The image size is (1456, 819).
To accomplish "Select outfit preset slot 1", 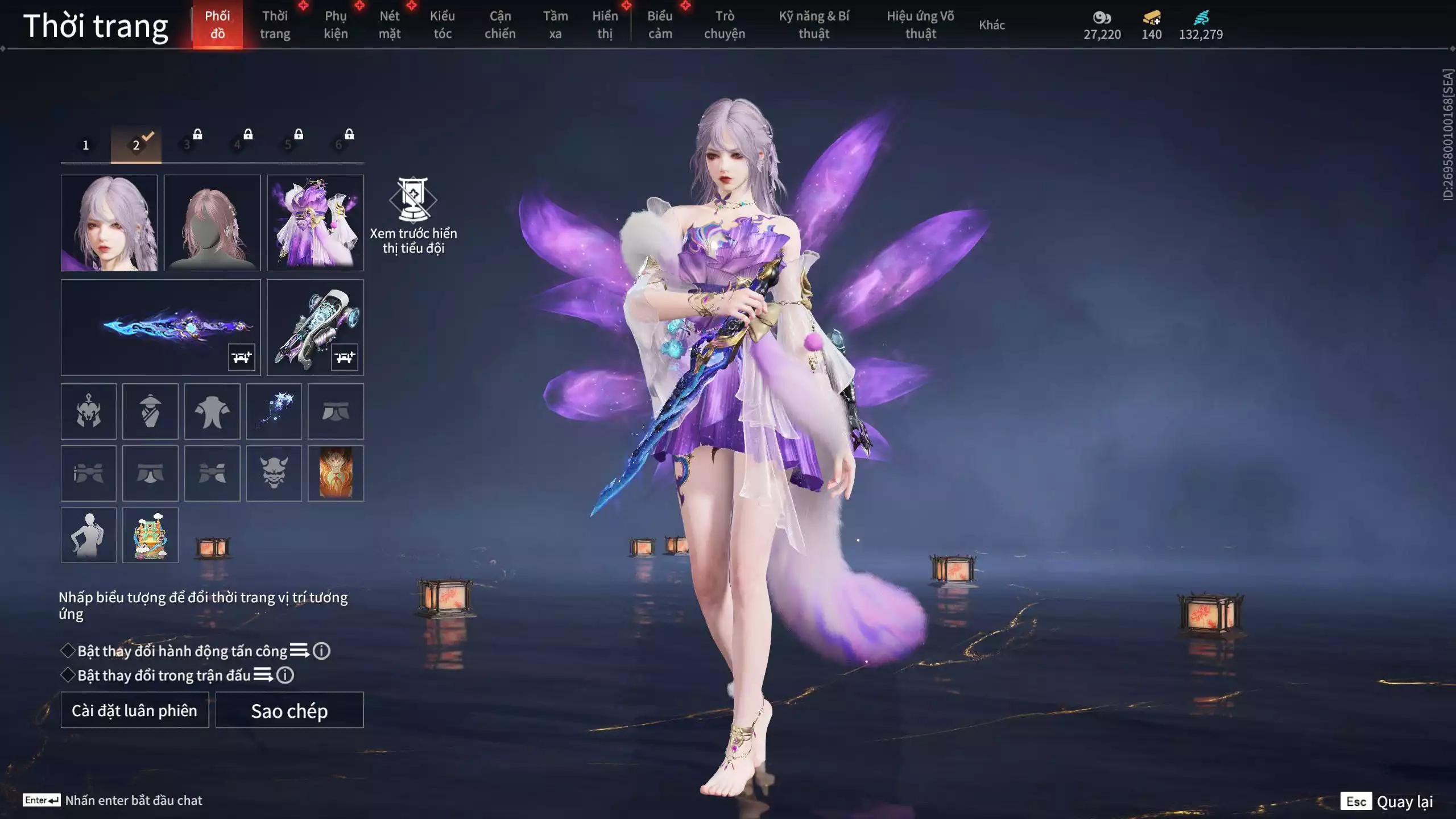I will [86, 144].
